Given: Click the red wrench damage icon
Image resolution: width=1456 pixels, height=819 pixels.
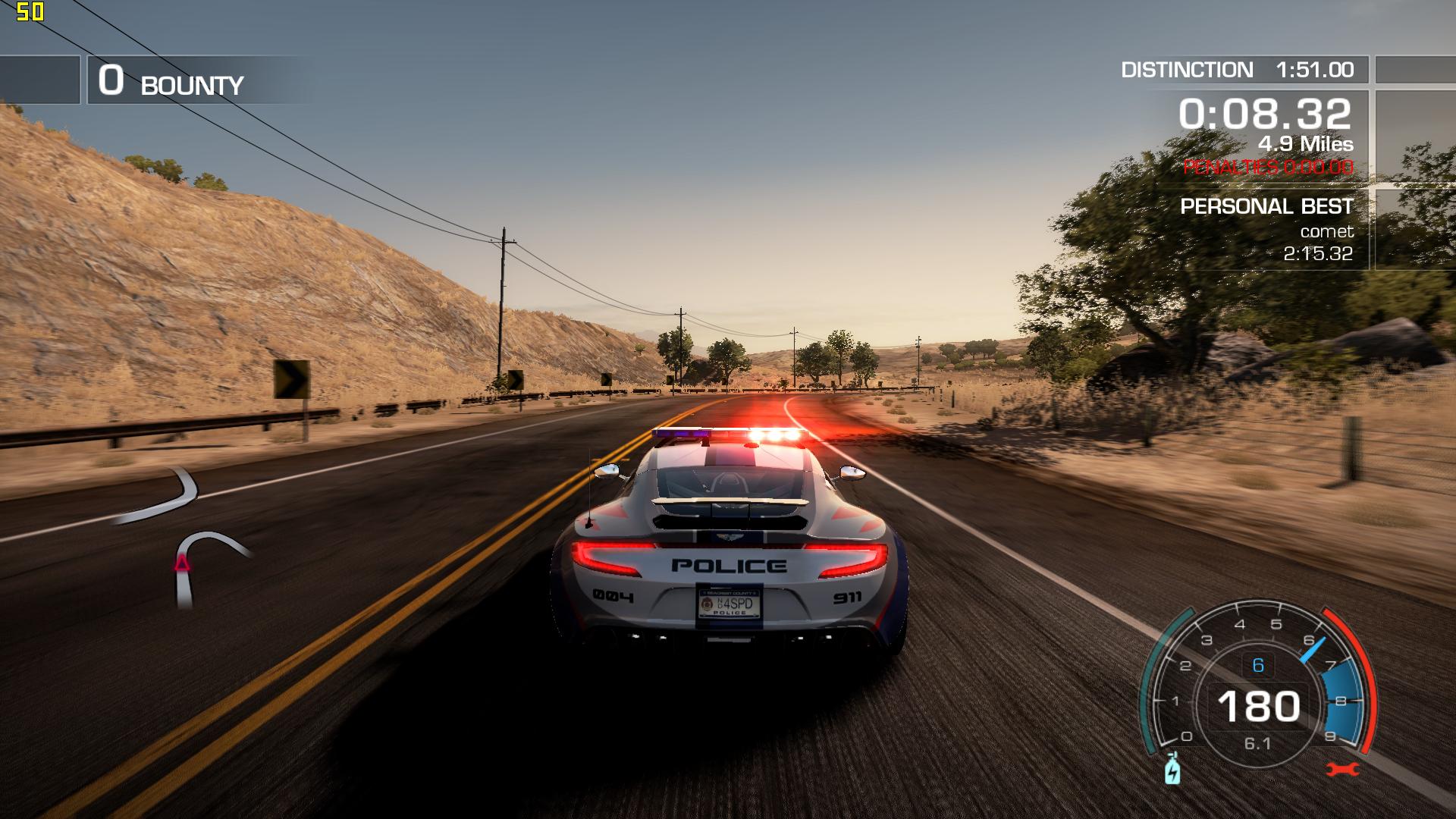Looking at the screenshot, I should pos(1343,770).
